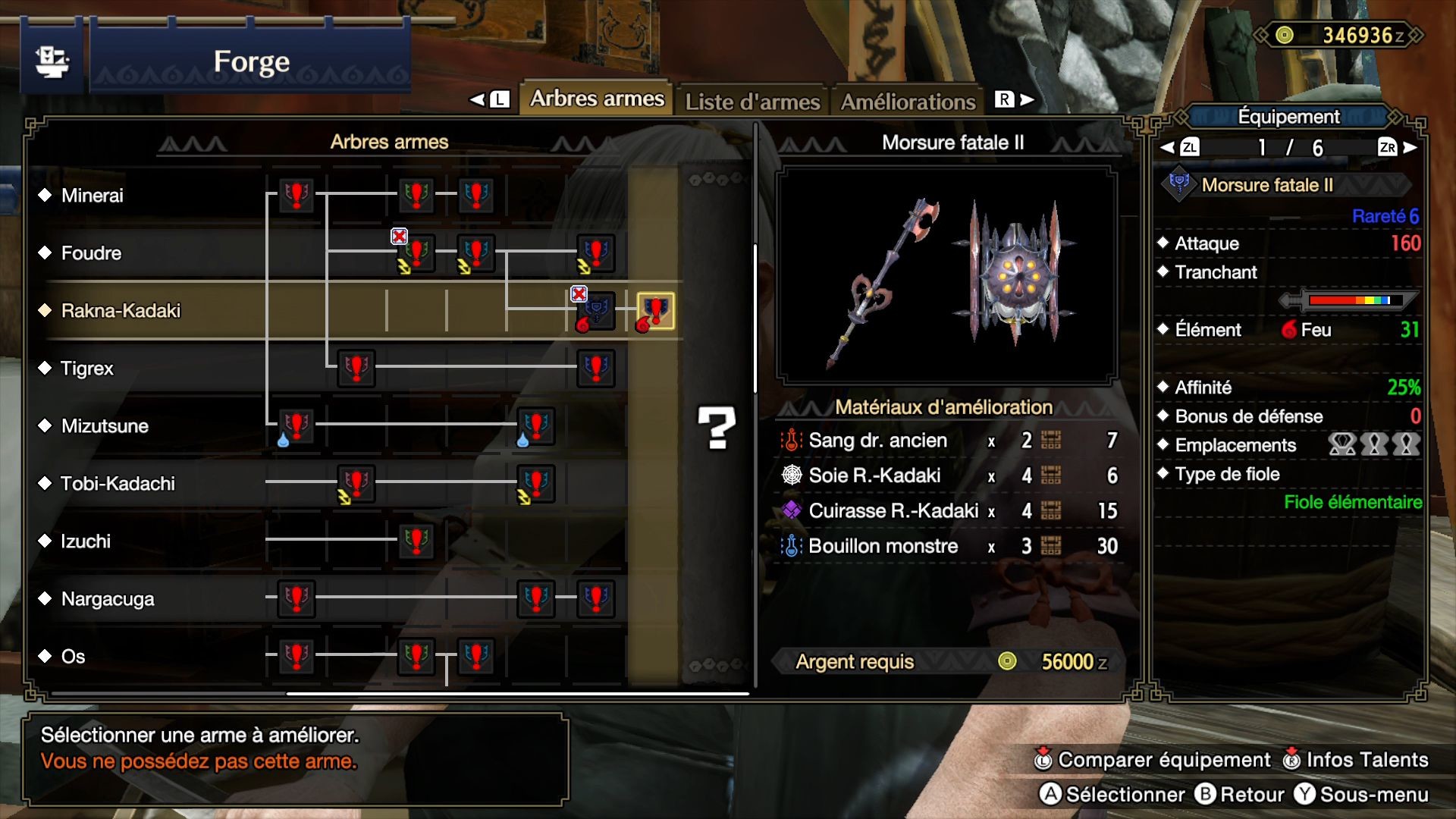Click the Soie R.-Kadaki material icon
The image size is (1456, 819).
(x=791, y=475)
